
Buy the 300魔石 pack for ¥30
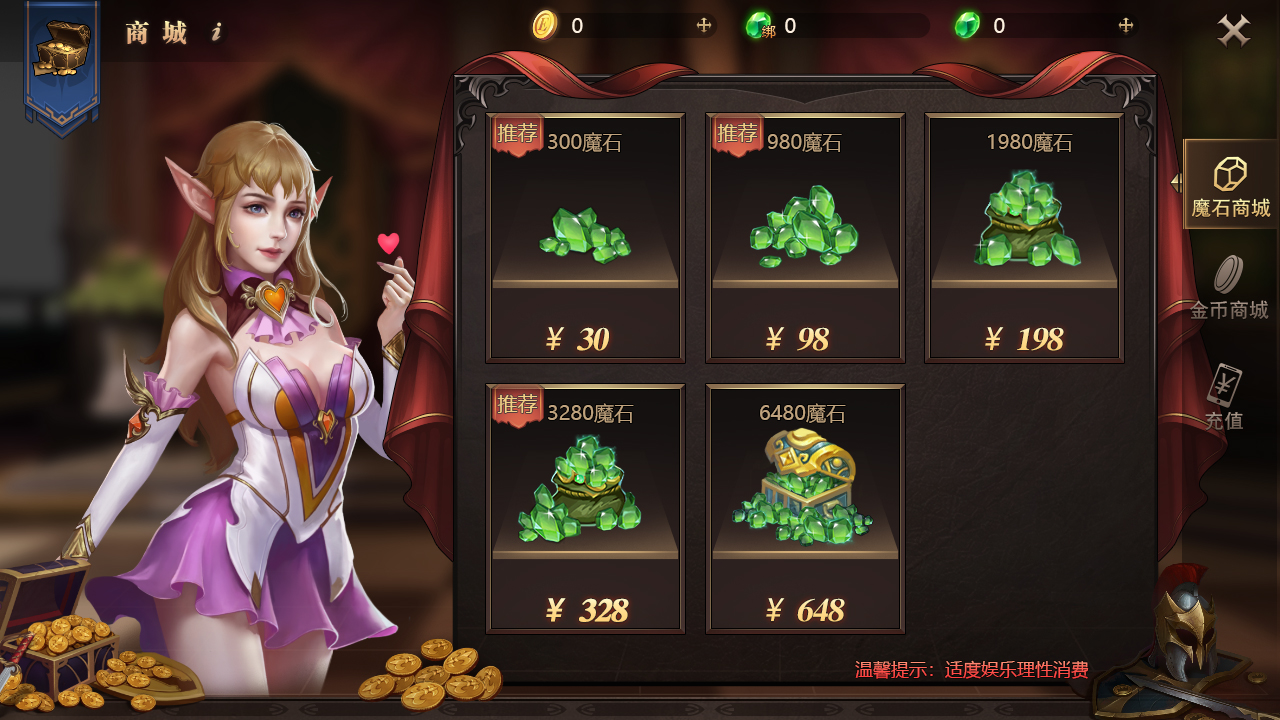pyautogui.click(x=585, y=238)
